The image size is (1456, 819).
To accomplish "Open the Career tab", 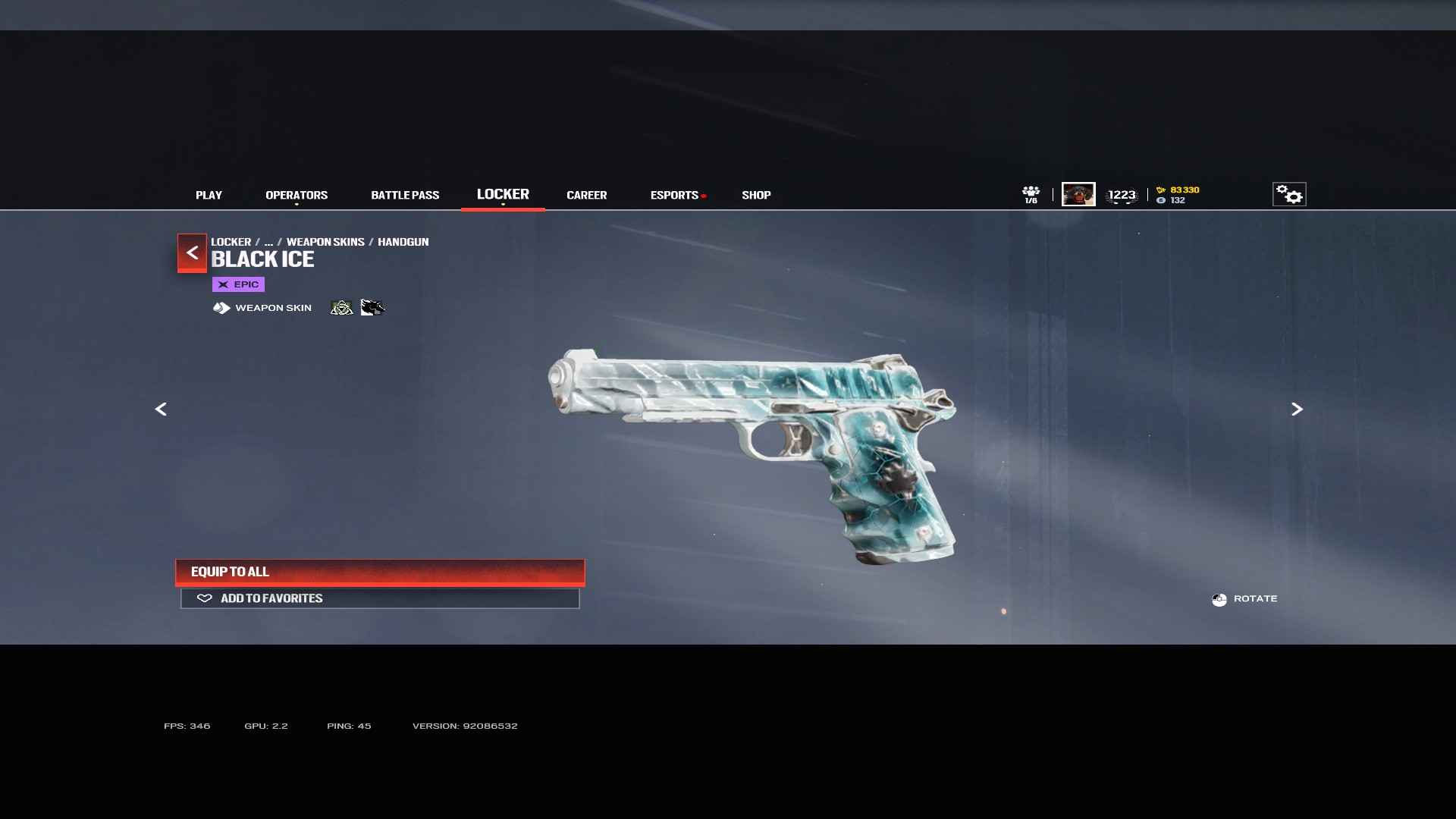I will tap(586, 195).
